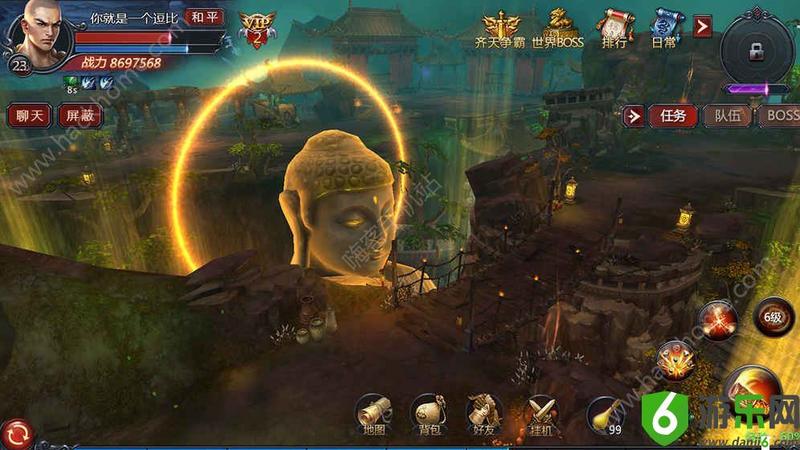Open the 地图 map
The image size is (800, 450).
pyautogui.click(x=373, y=415)
